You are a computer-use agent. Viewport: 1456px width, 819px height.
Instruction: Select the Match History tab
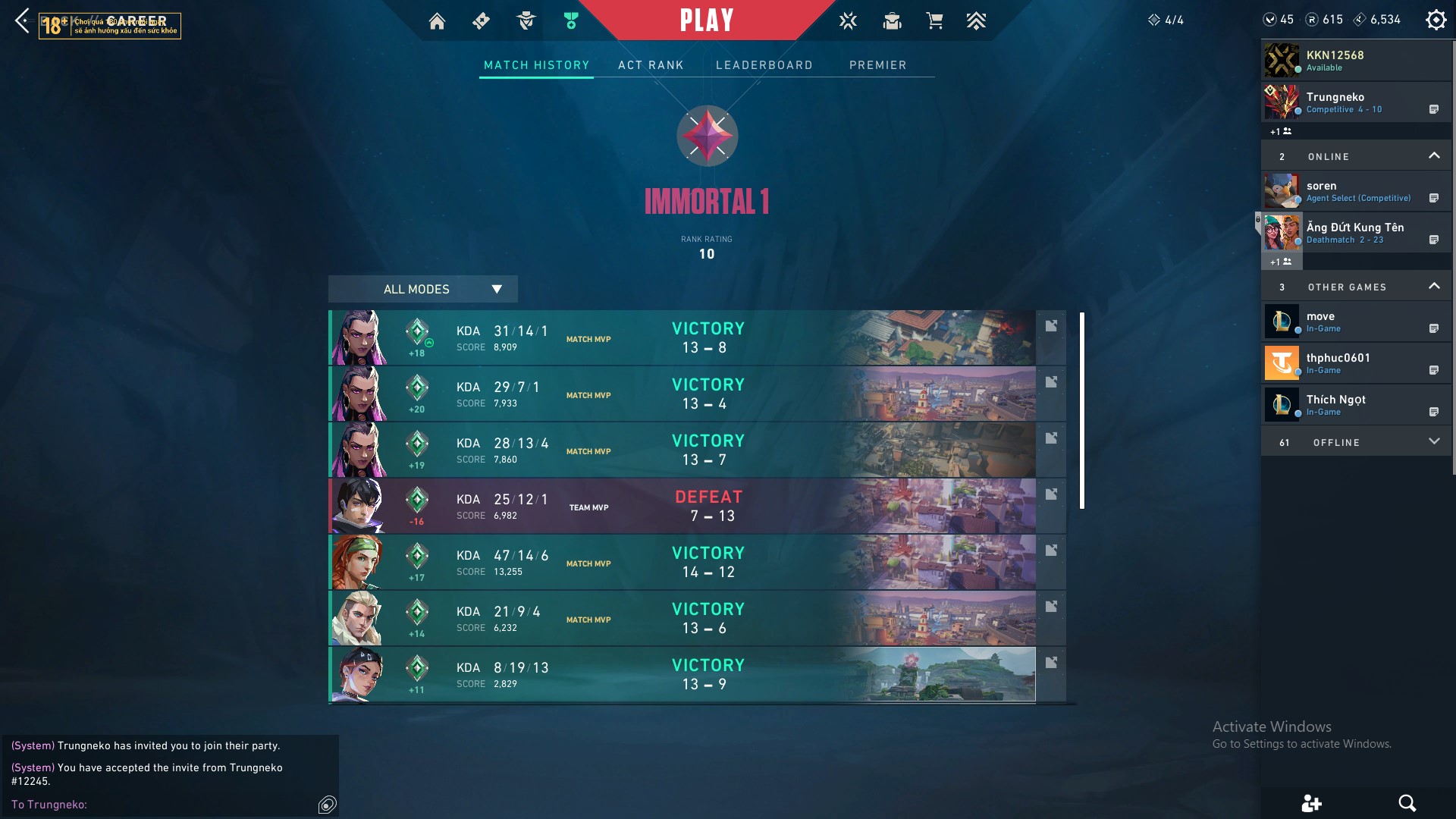[536, 65]
